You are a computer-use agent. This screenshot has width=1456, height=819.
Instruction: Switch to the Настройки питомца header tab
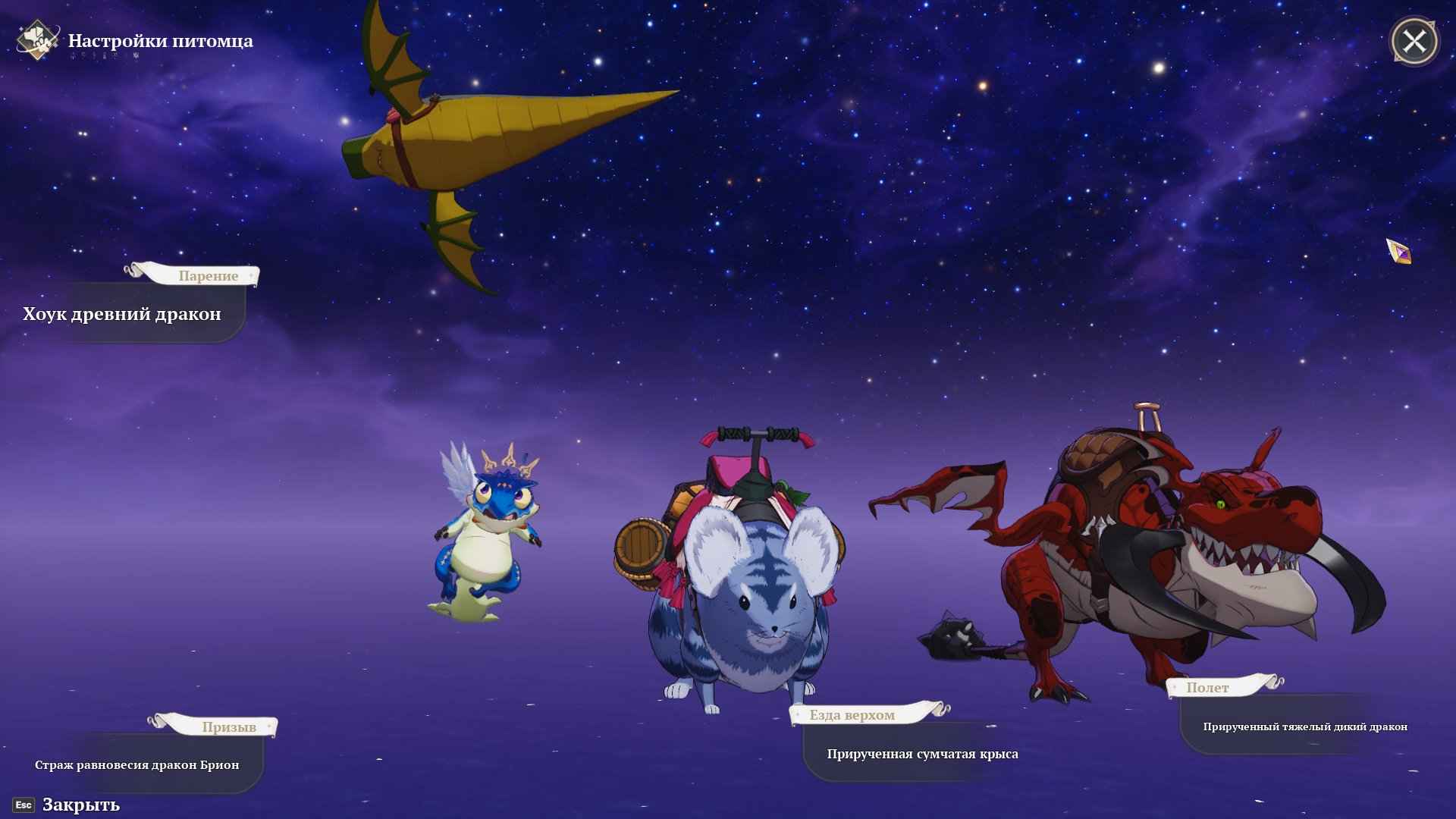(162, 40)
